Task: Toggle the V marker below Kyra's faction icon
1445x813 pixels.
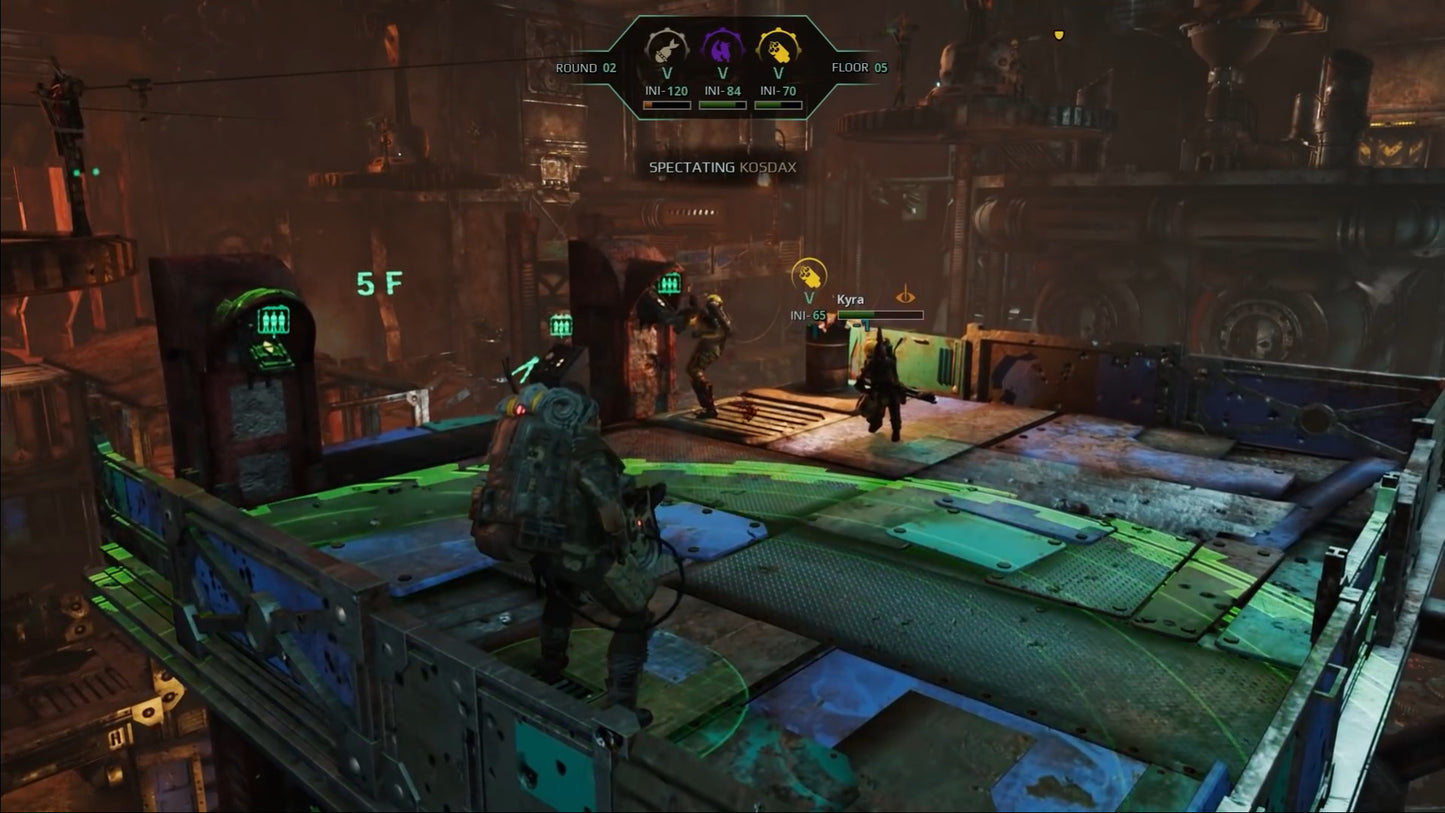Action: click(808, 297)
